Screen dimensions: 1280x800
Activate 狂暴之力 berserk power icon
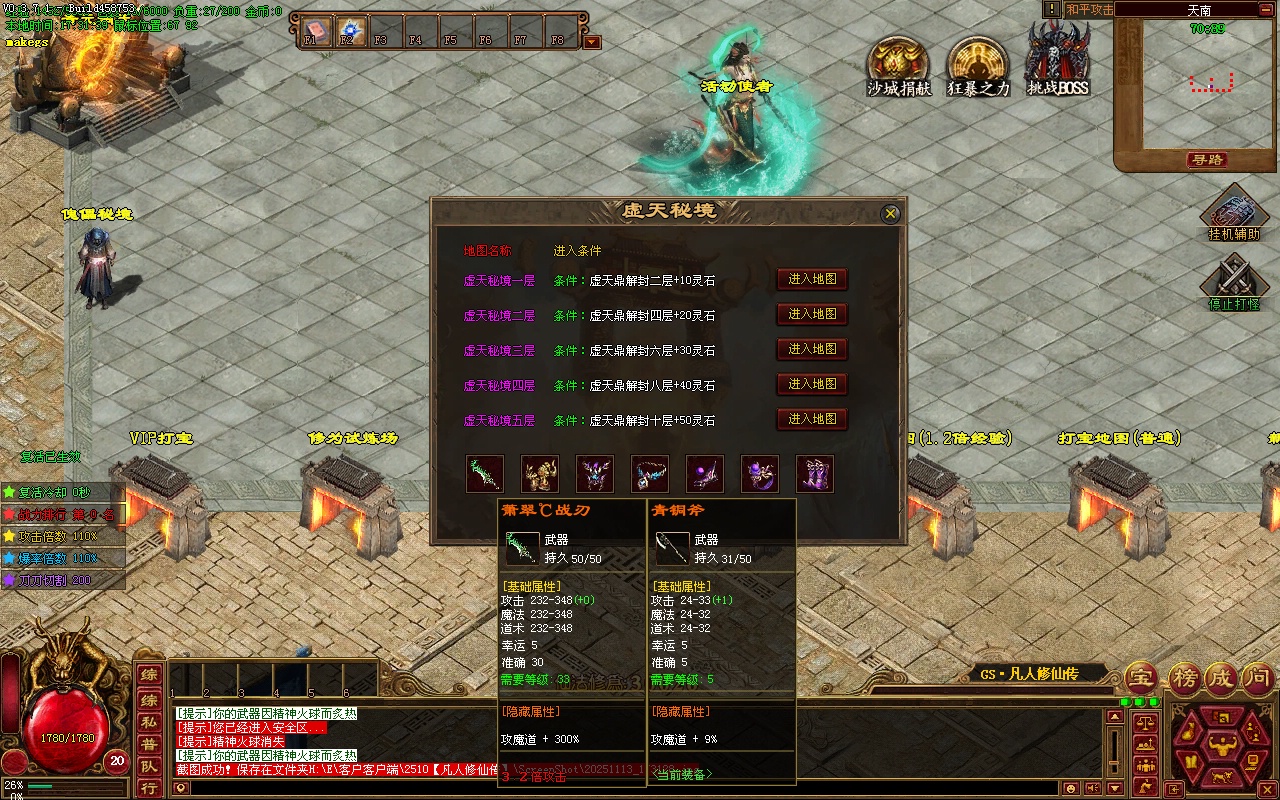(x=978, y=66)
